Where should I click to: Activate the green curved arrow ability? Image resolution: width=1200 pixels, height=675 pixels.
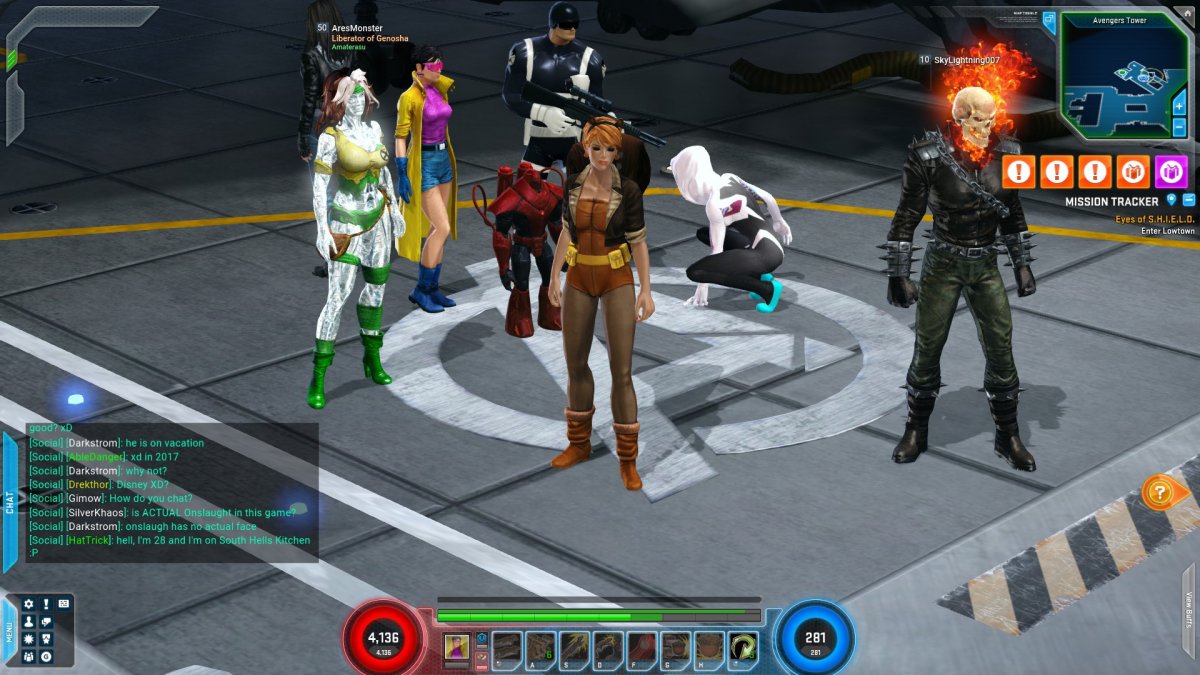[x=743, y=648]
